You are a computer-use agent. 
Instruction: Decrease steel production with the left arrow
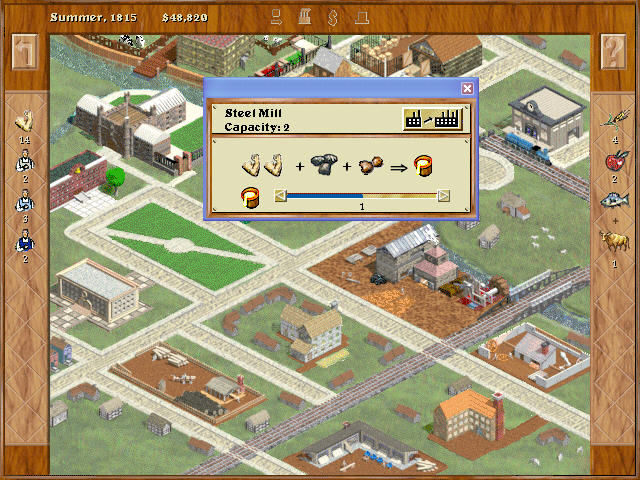(281, 196)
